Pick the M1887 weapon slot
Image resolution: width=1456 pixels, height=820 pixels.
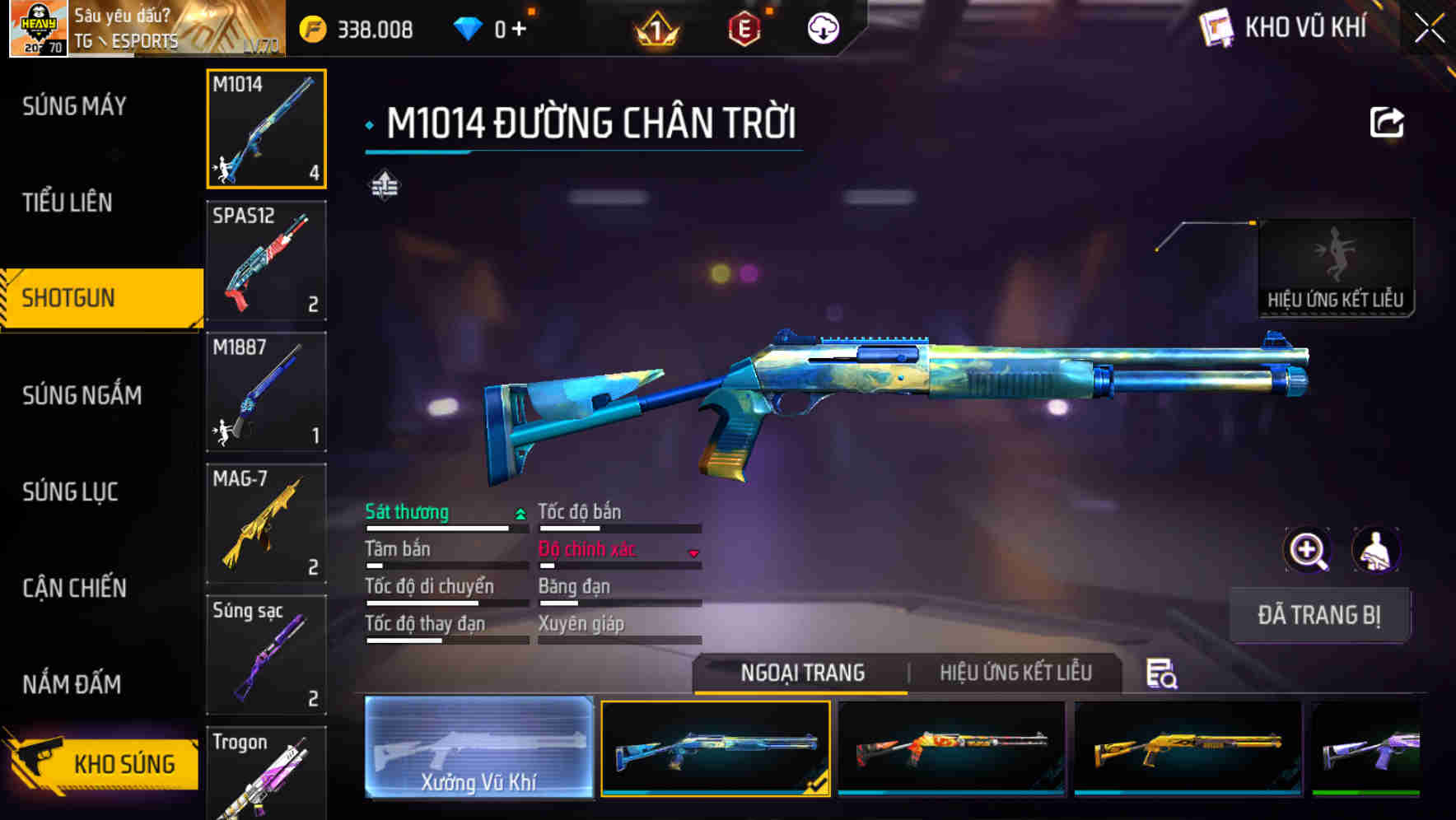[266, 392]
